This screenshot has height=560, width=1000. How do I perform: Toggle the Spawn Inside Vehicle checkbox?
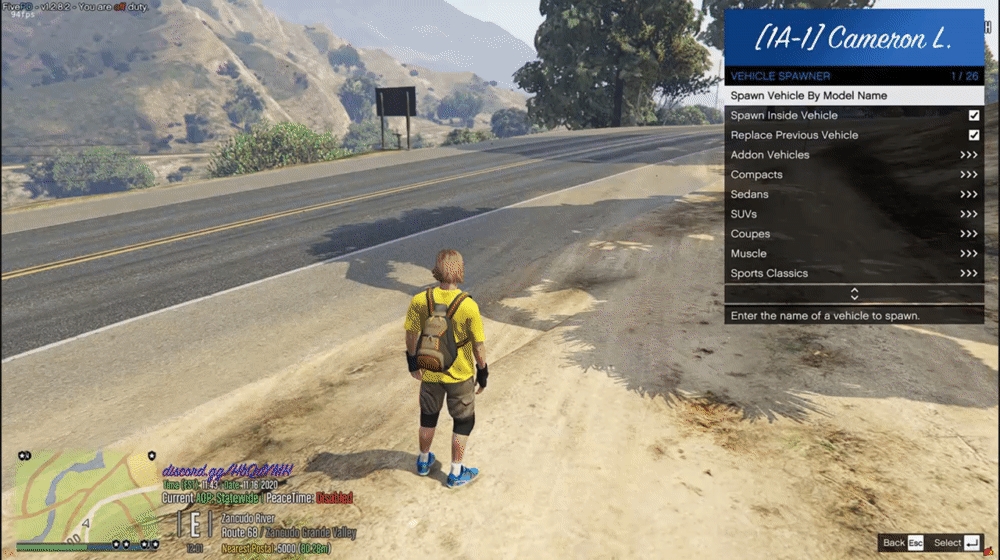(973, 116)
